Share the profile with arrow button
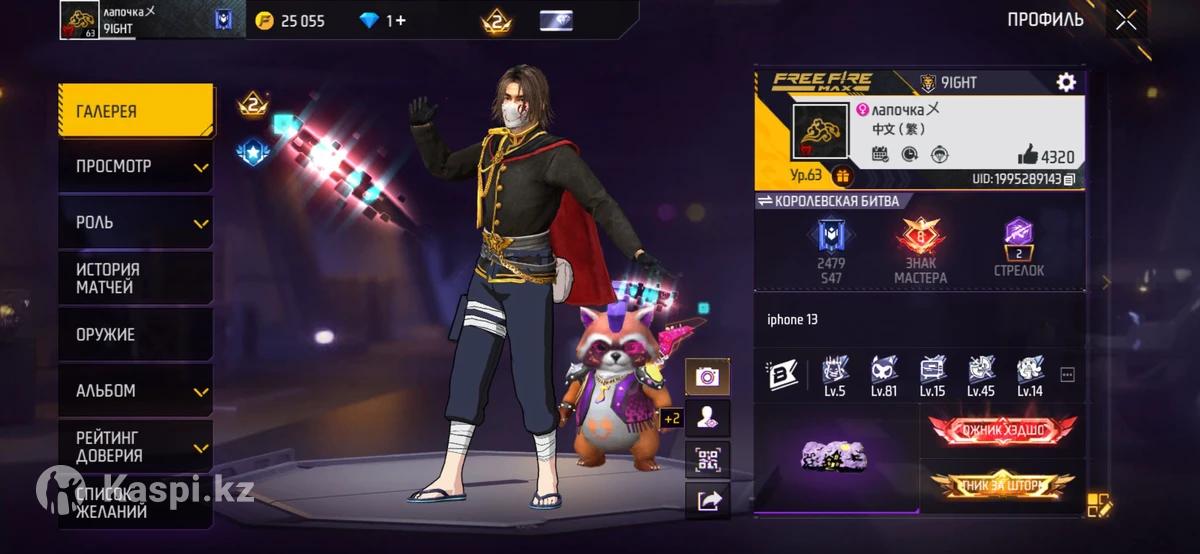 click(707, 500)
